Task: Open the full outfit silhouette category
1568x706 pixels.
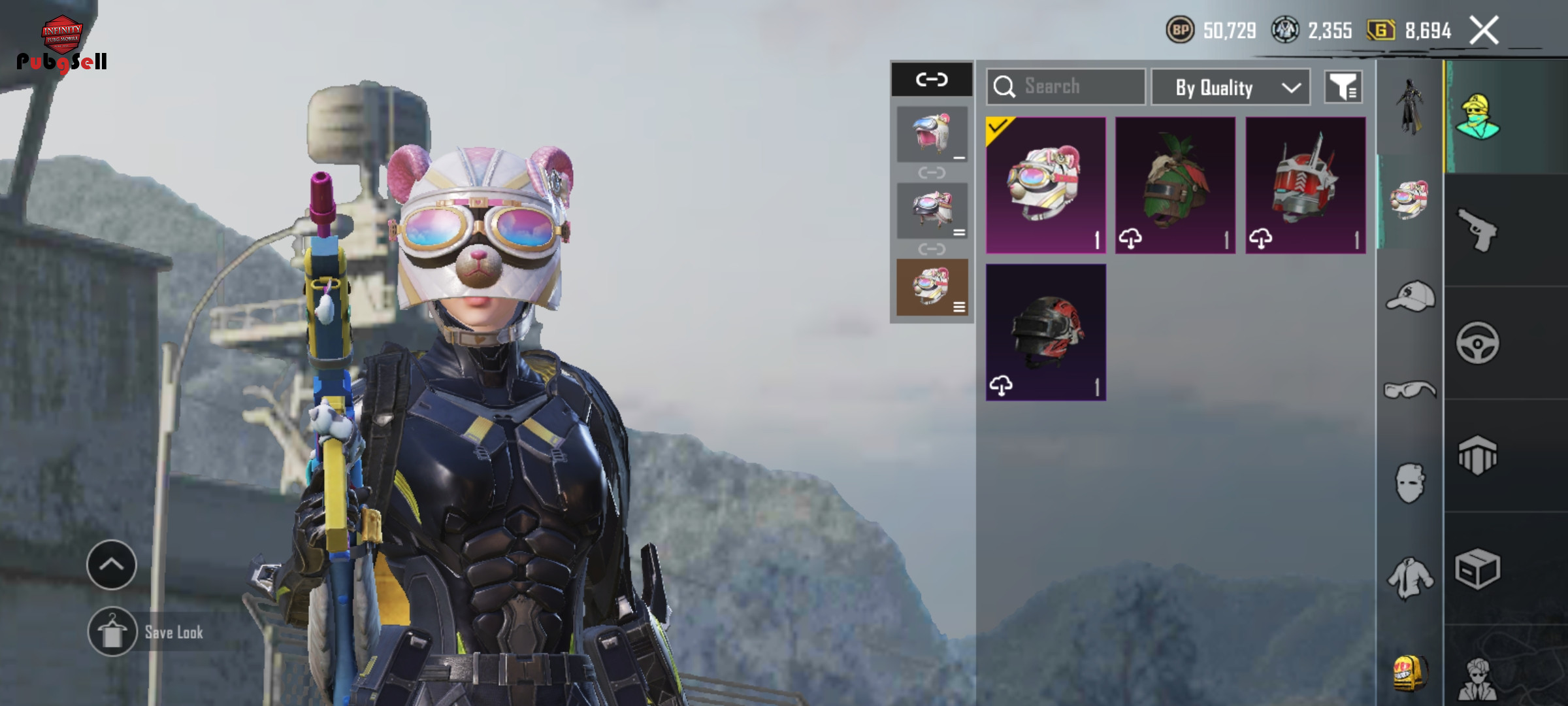Action: (x=1410, y=107)
